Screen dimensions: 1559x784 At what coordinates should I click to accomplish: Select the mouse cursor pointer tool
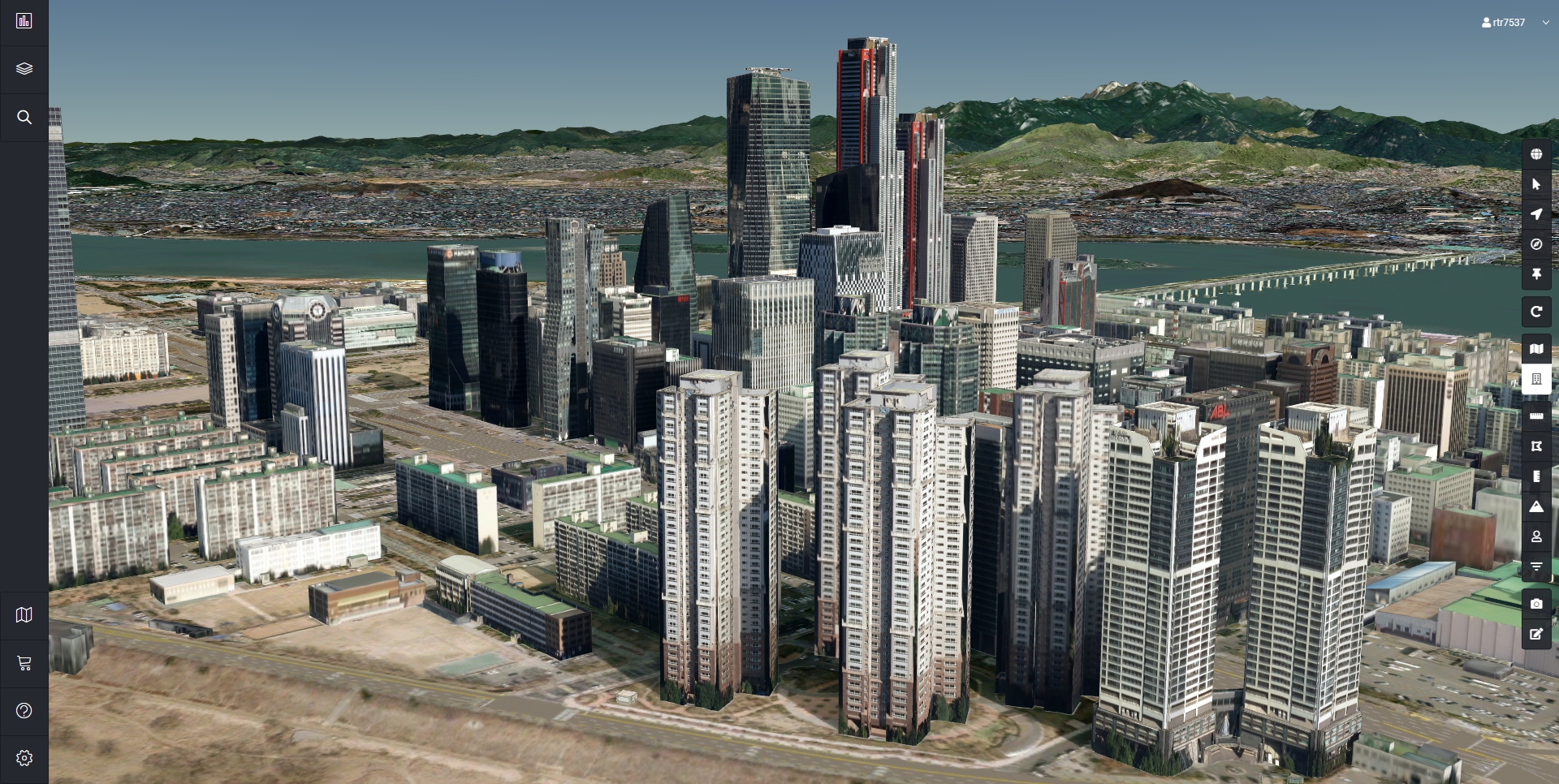click(x=1536, y=184)
